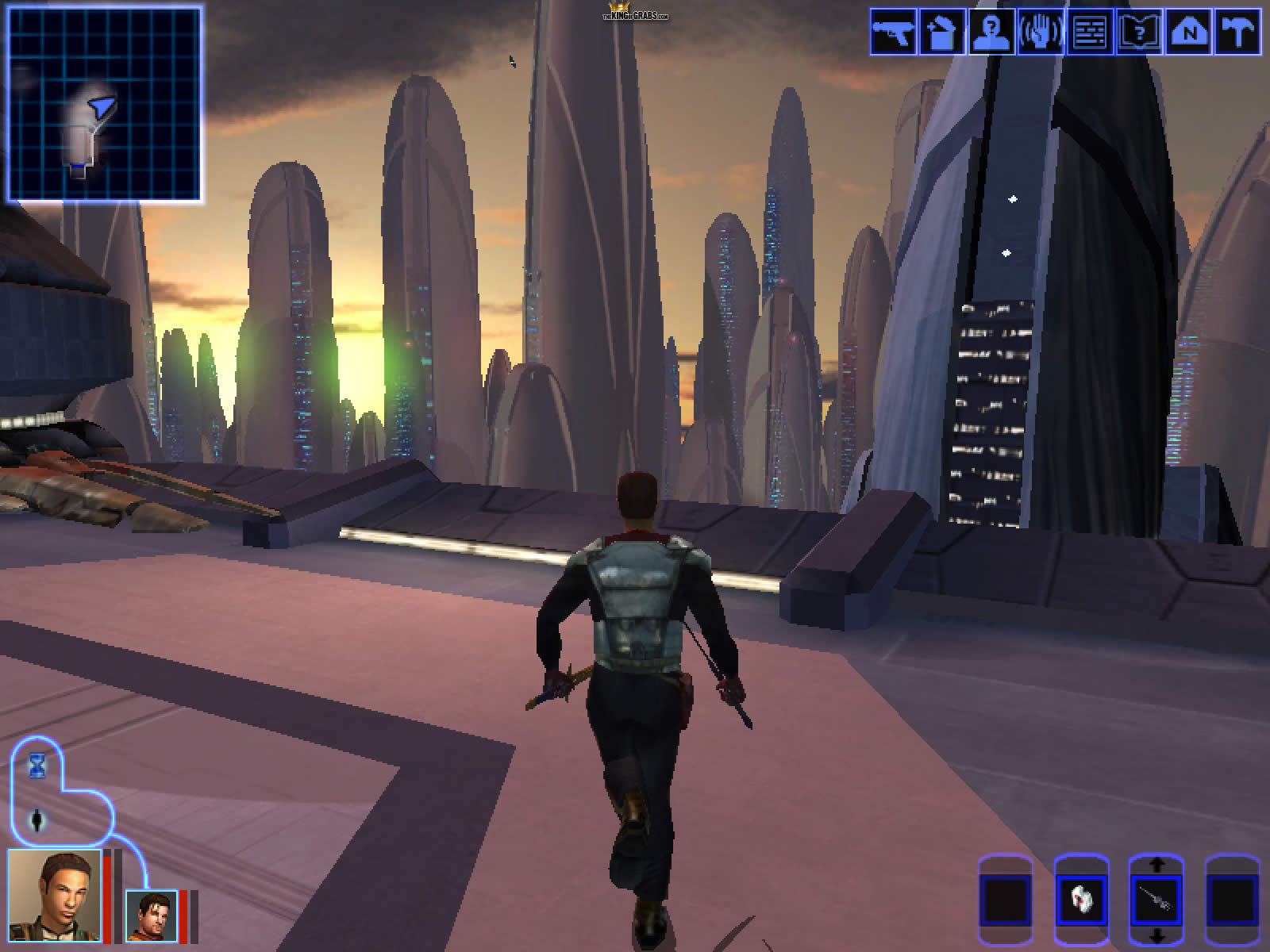Use the medpac in the action slot
The height and width of the screenshot is (952, 1270).
coord(1080,900)
